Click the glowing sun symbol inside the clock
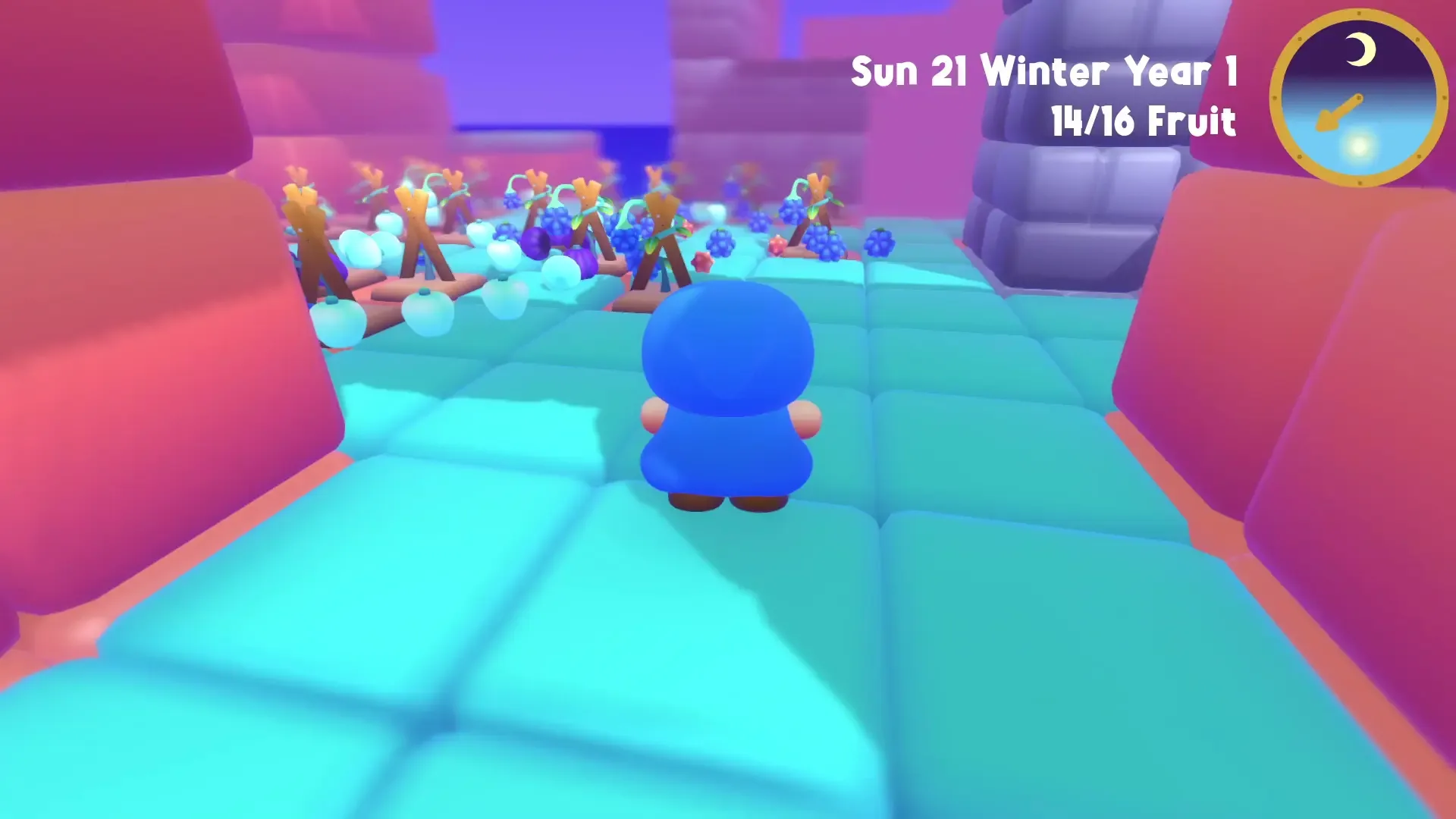The height and width of the screenshot is (819, 1456). click(1358, 147)
